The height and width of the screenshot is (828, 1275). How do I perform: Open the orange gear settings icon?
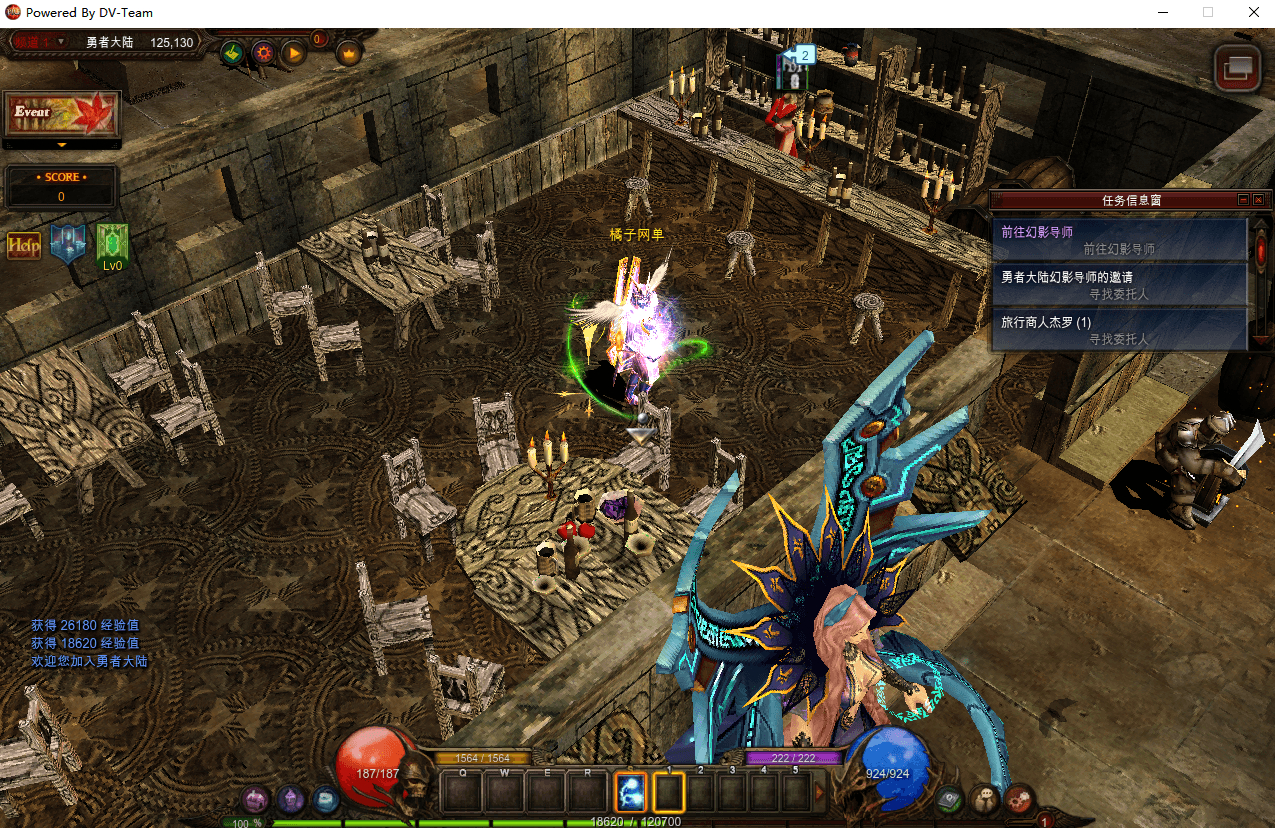pos(263,52)
